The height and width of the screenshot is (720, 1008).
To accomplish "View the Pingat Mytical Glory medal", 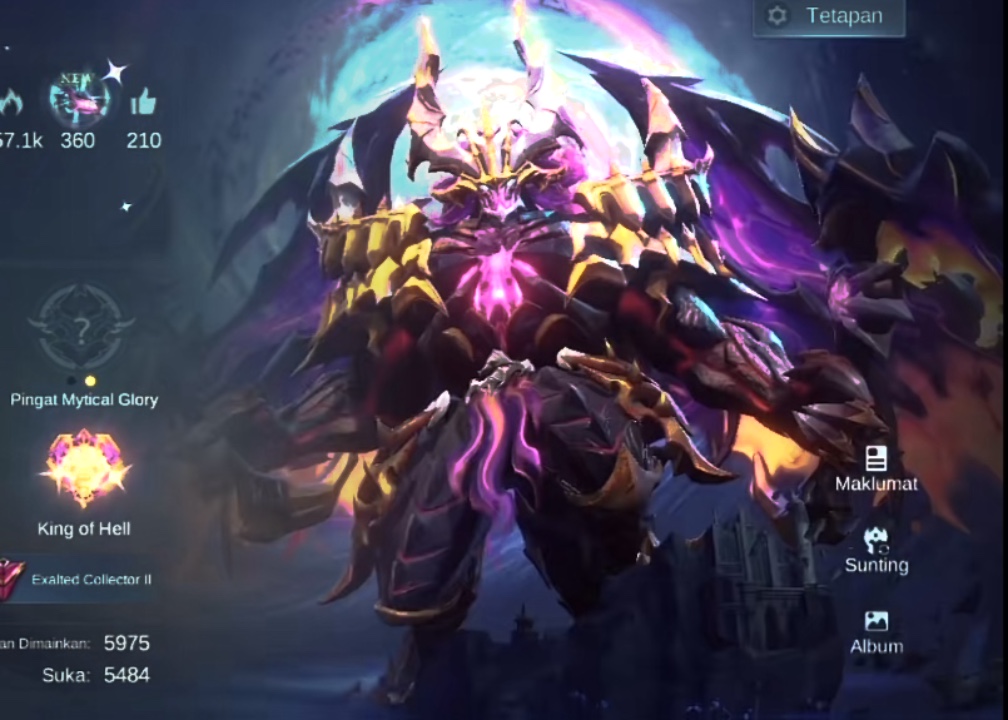I will (82, 327).
